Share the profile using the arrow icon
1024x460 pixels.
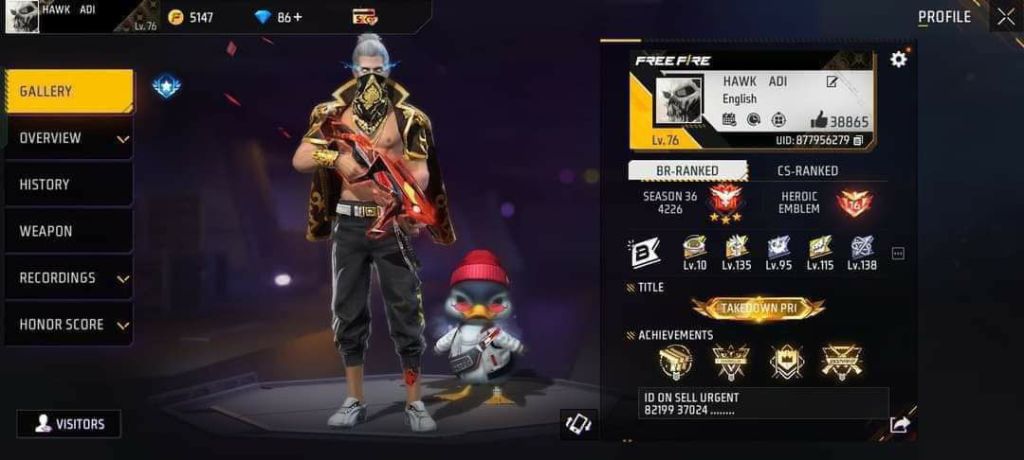click(x=900, y=425)
